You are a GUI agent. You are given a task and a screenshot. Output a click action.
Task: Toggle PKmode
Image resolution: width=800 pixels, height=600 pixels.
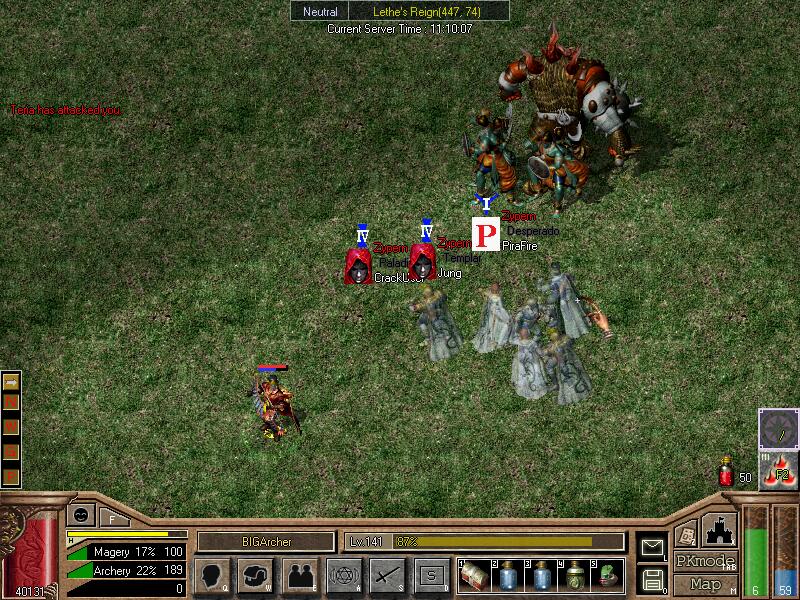tap(705, 561)
